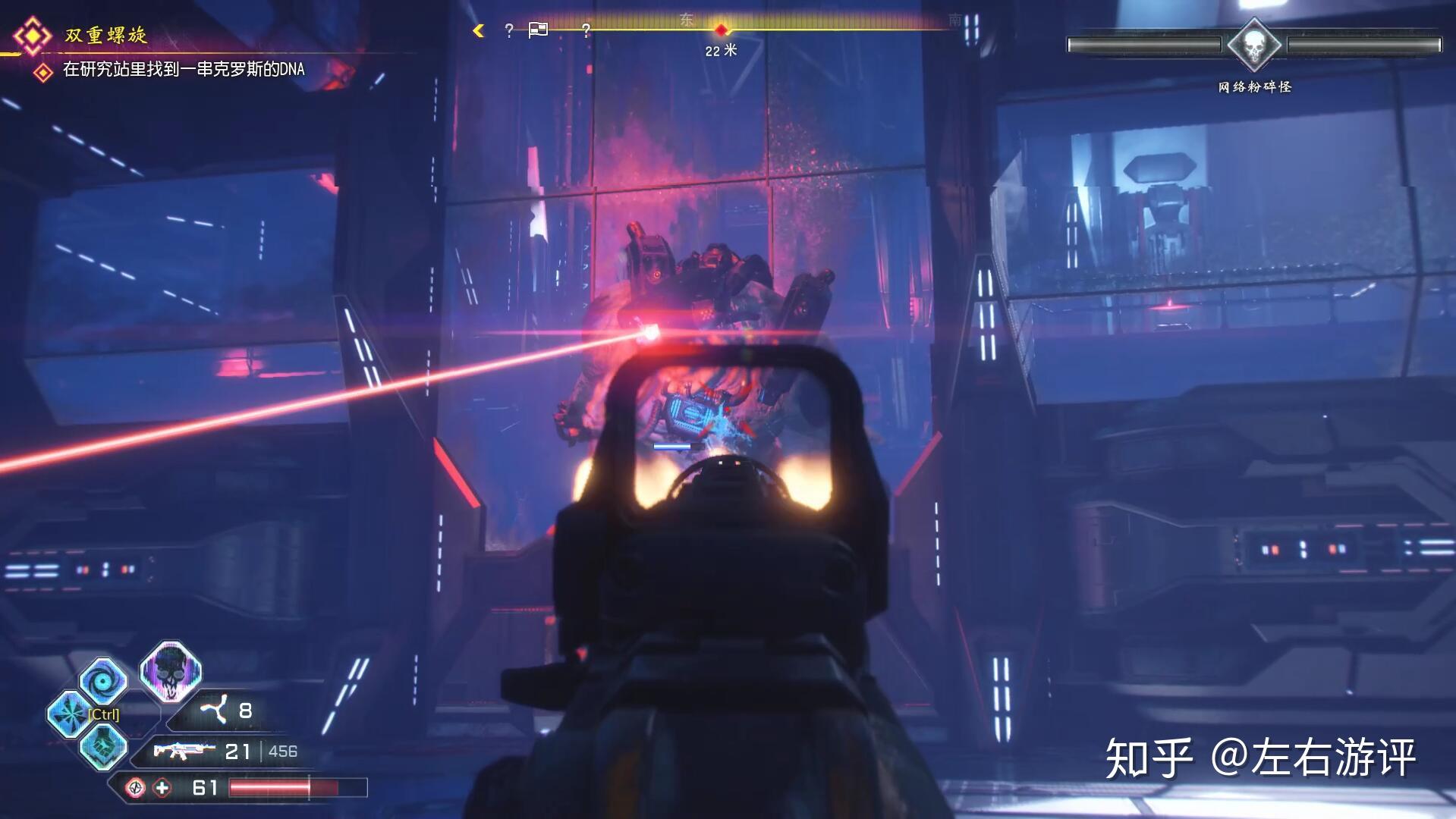Click the red heartbeat circle icon

click(x=136, y=788)
